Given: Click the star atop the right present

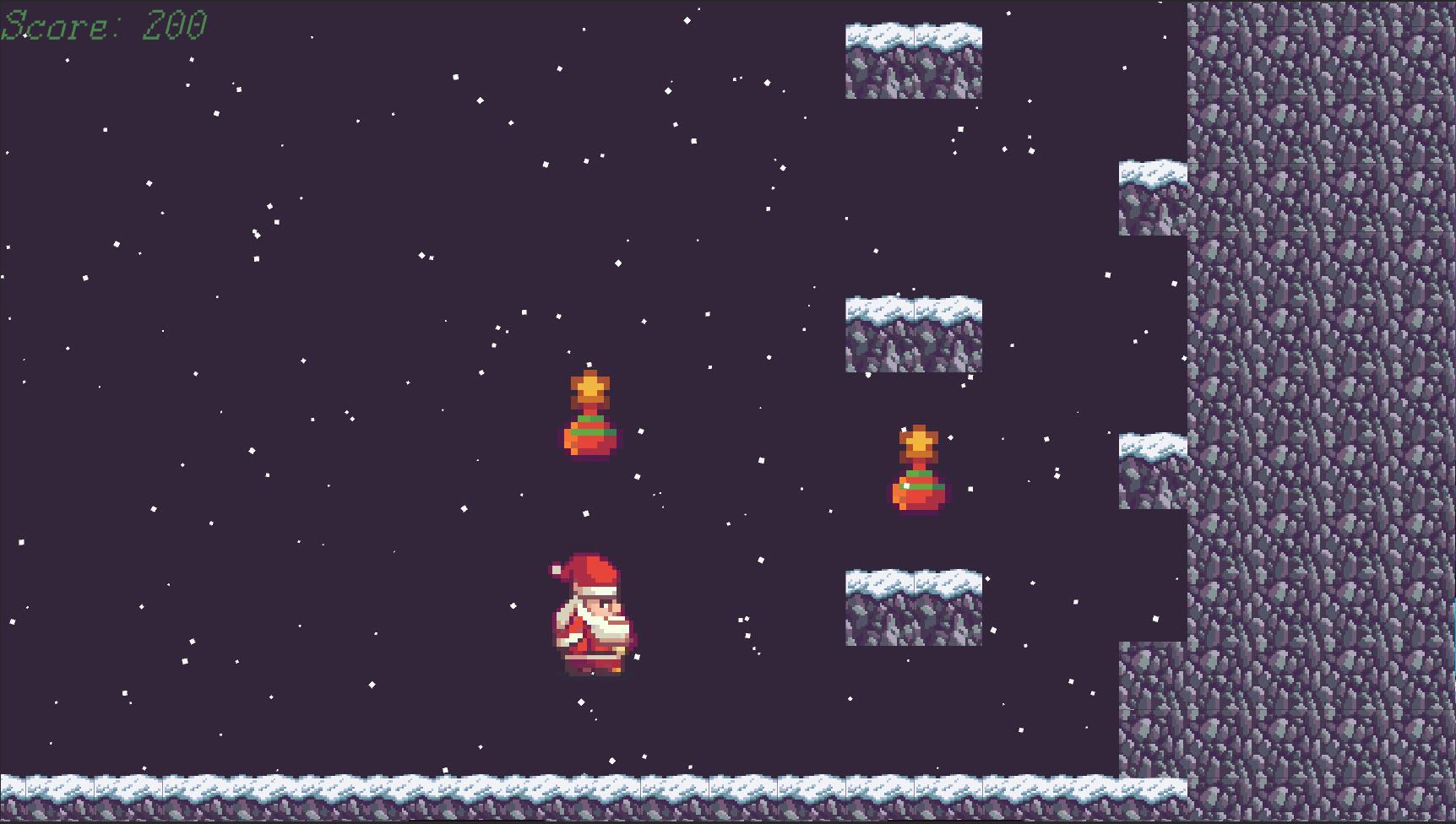Looking at the screenshot, I should [919, 441].
